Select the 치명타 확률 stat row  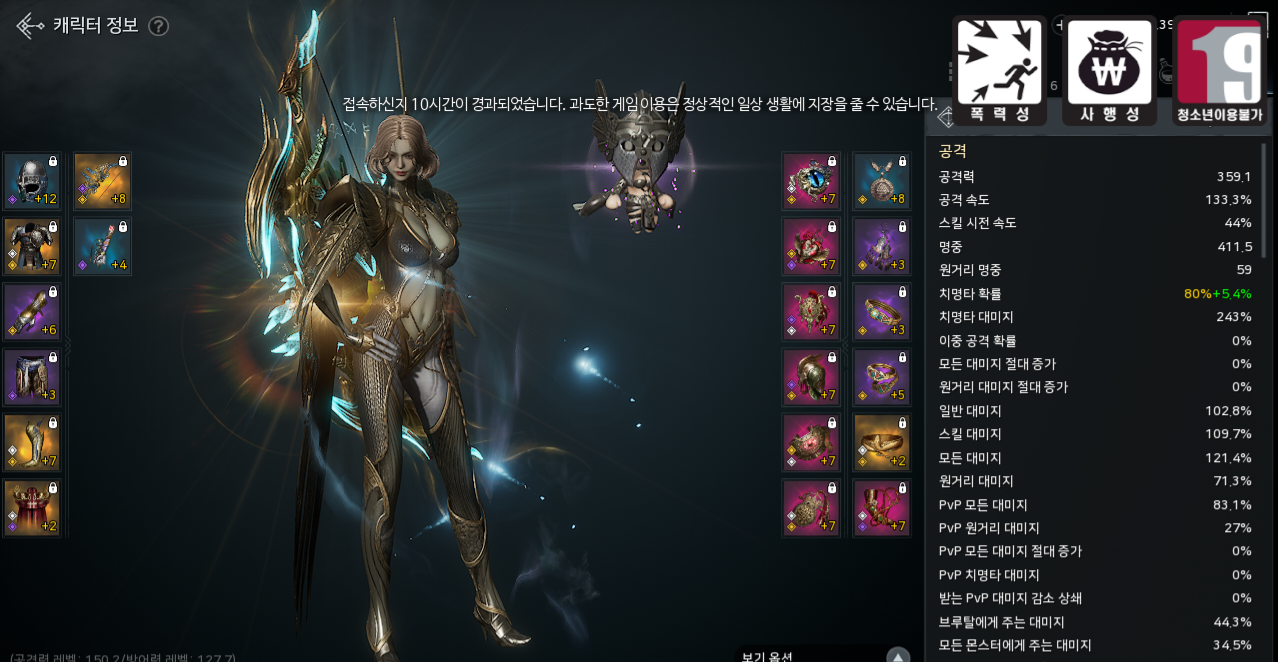click(1094, 294)
